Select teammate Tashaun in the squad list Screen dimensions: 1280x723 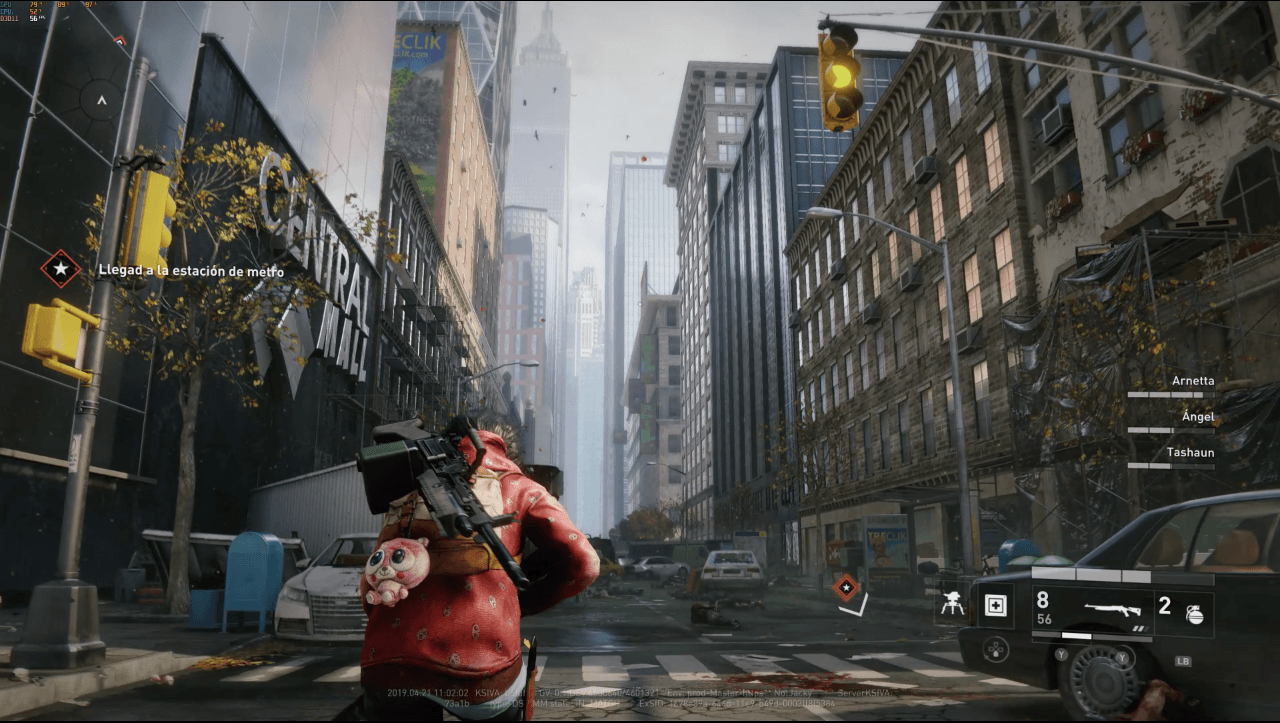[x=1190, y=453]
